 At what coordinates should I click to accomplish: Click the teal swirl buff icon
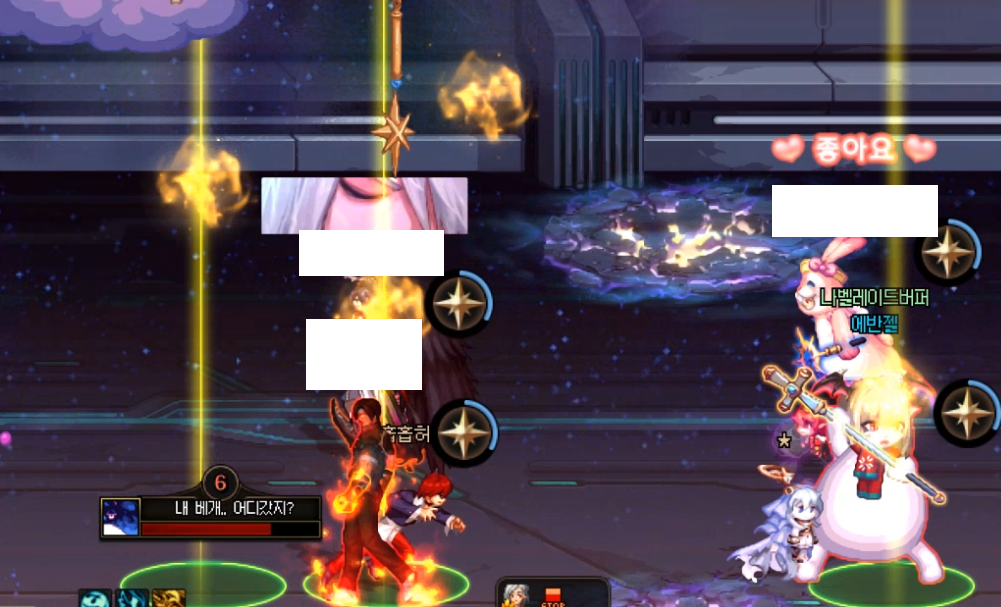[x=97, y=599]
